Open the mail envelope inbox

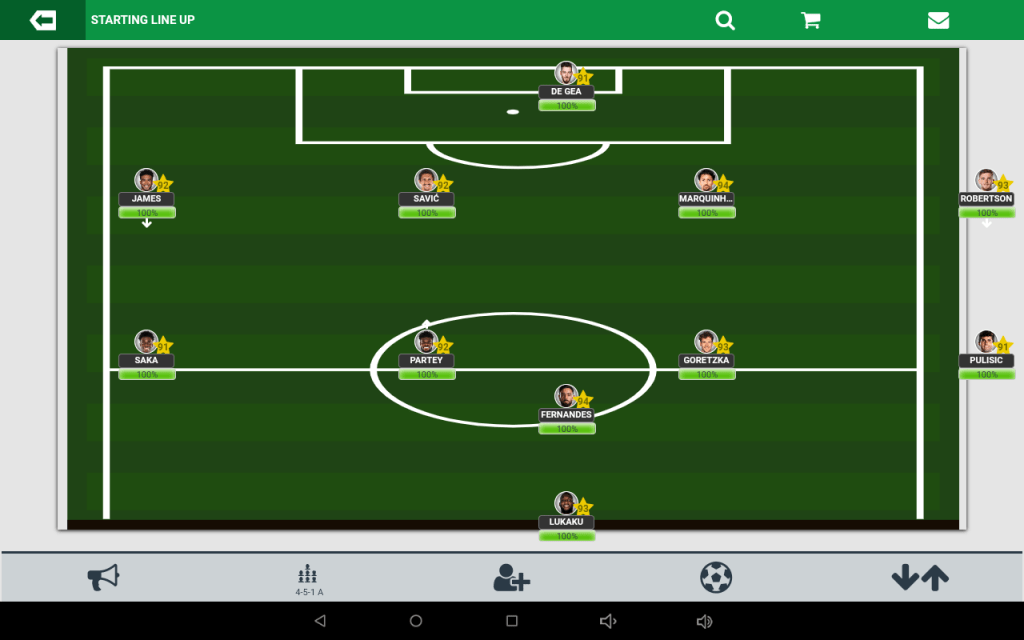pos(938,20)
